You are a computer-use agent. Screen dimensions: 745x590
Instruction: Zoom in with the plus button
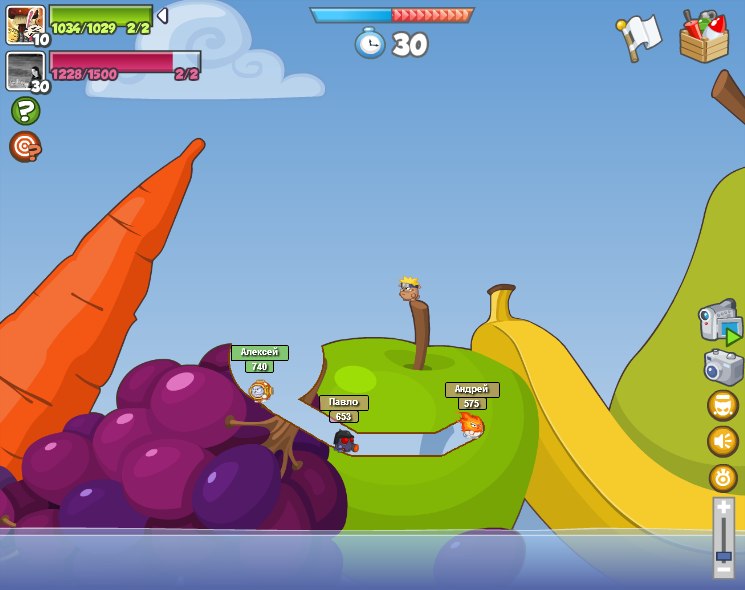pos(723,506)
